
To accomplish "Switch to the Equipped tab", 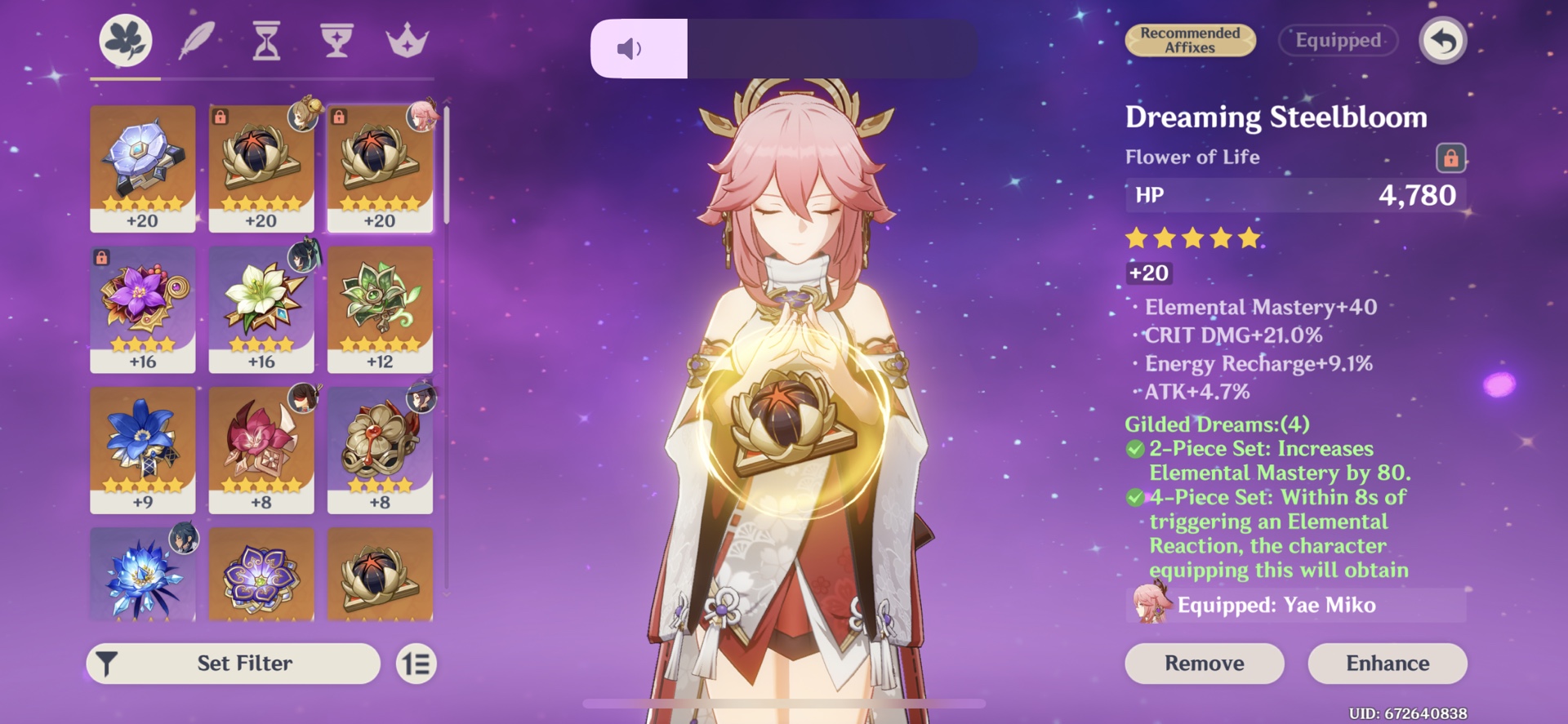I will tap(1337, 40).
